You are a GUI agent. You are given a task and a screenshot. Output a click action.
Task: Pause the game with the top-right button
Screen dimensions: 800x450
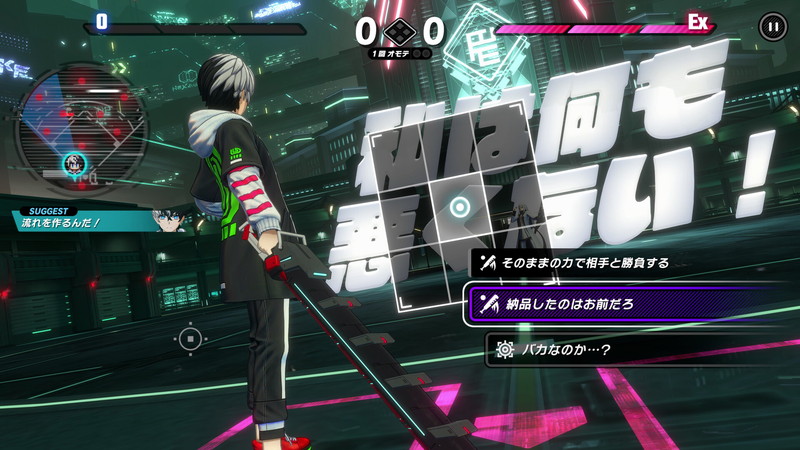coord(772,26)
